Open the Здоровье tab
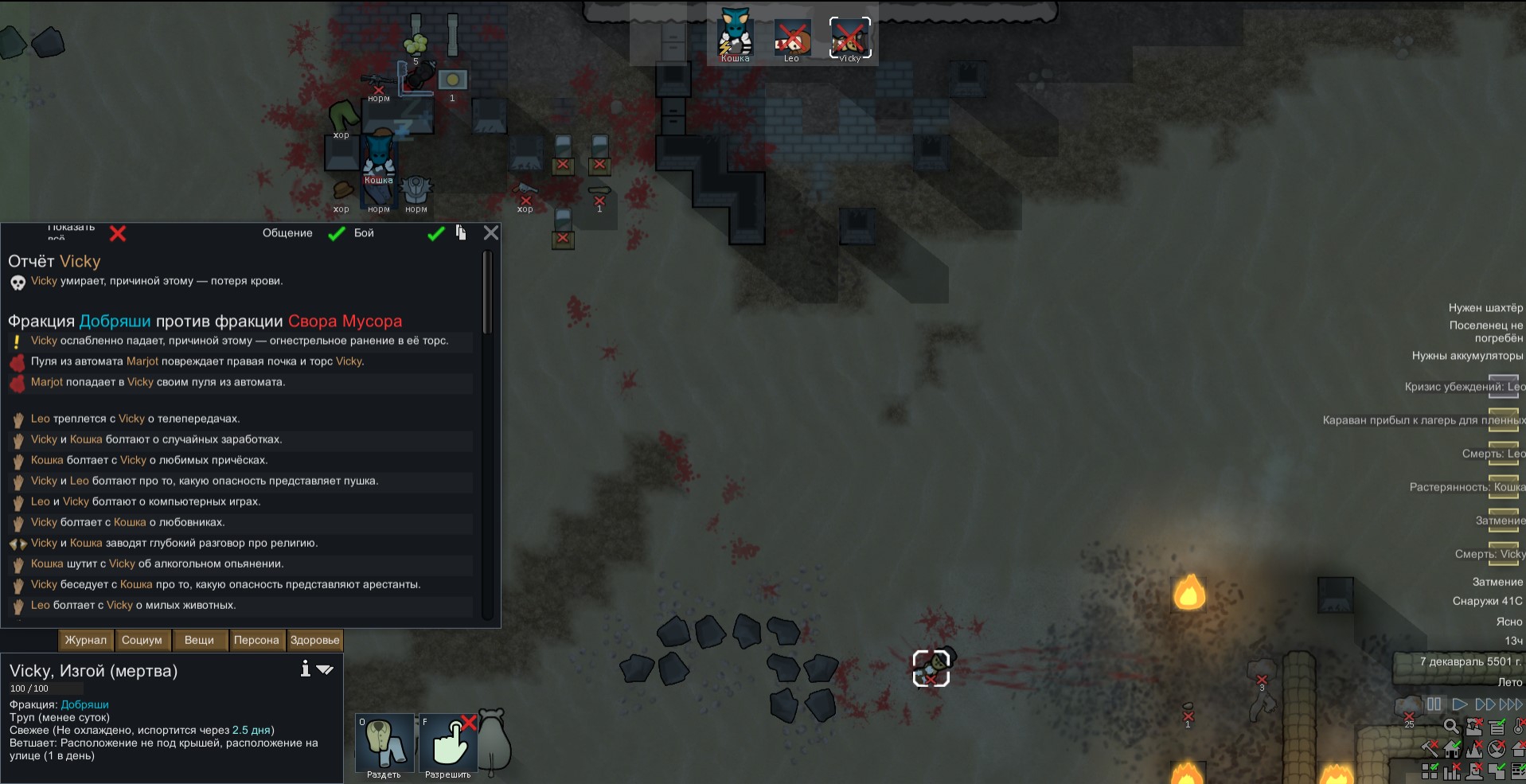 coord(314,640)
